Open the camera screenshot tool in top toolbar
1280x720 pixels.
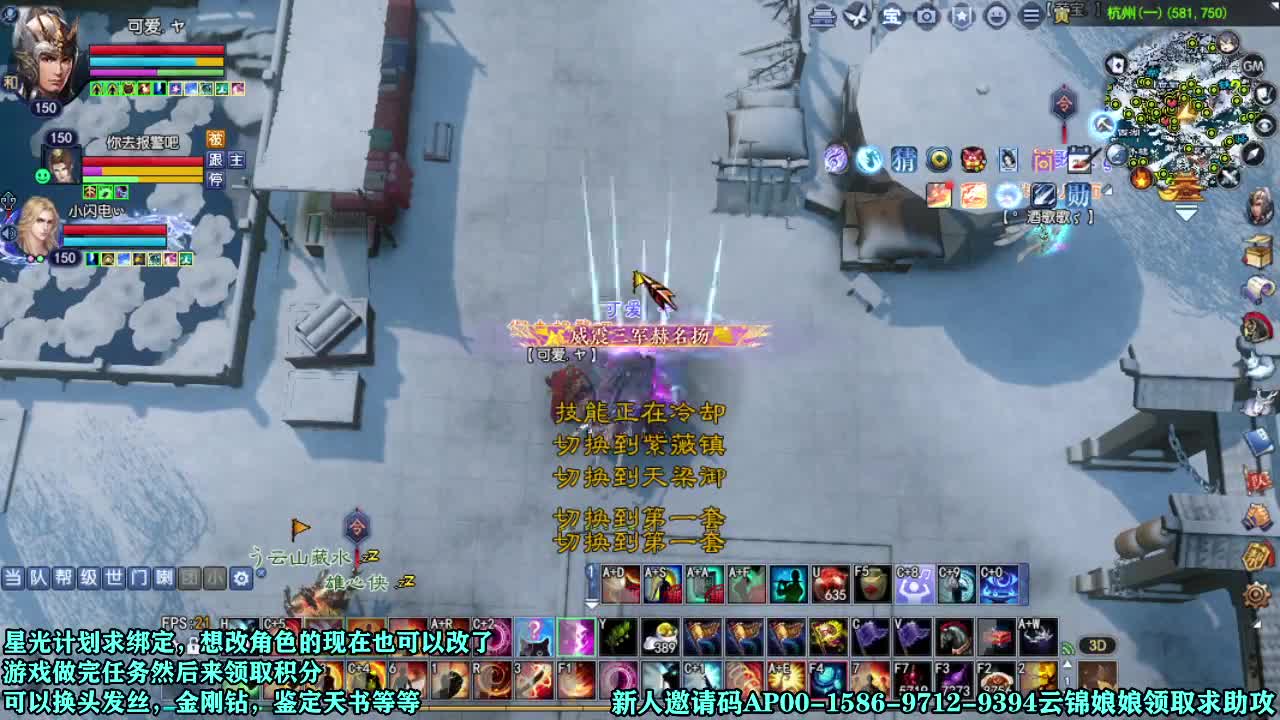925,17
